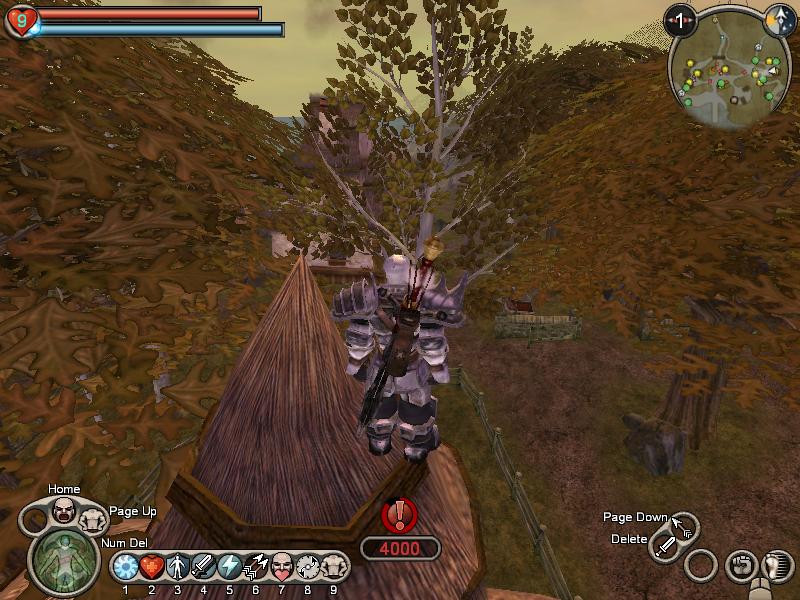Click the angry face expression icon labeled Home
800x600 pixels.
tap(64, 513)
